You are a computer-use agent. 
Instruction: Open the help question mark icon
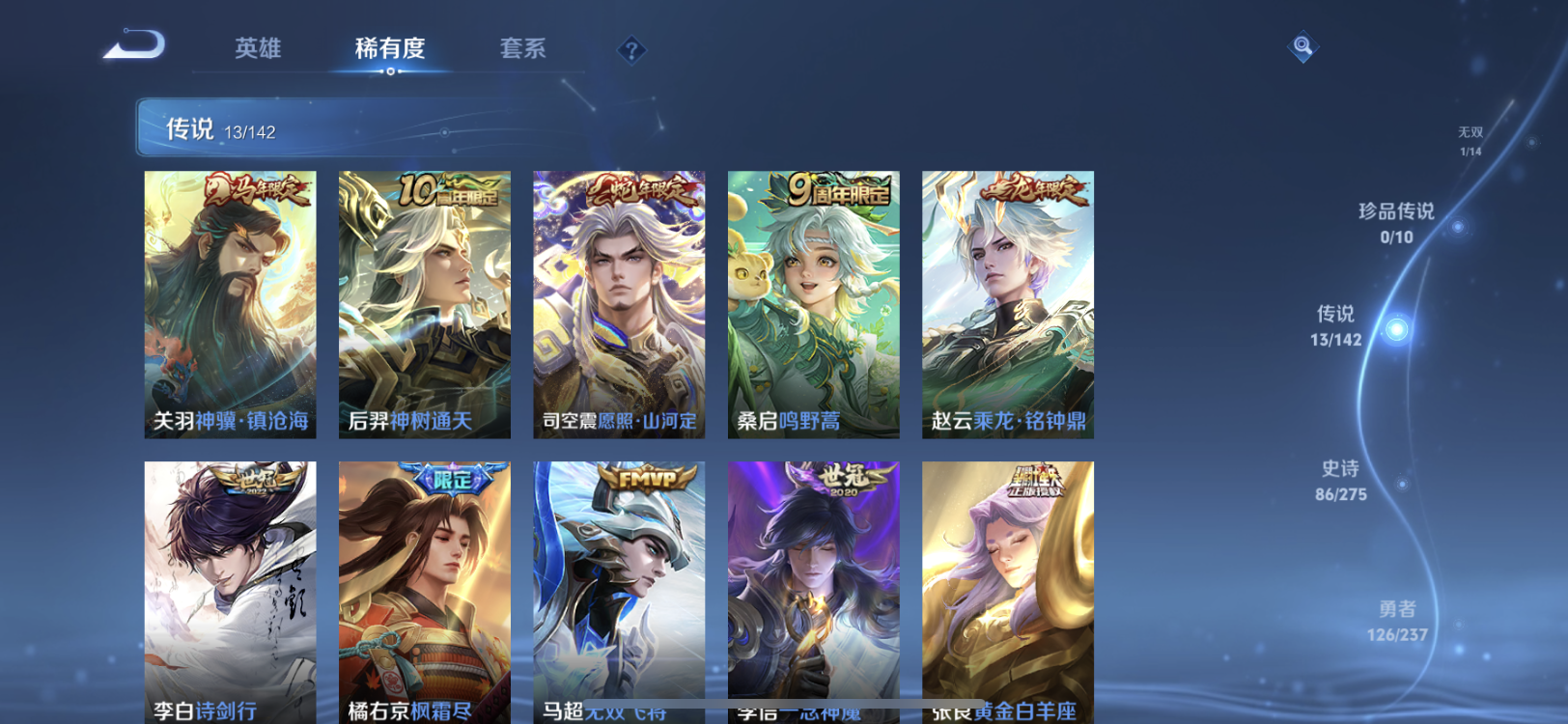pos(631,49)
